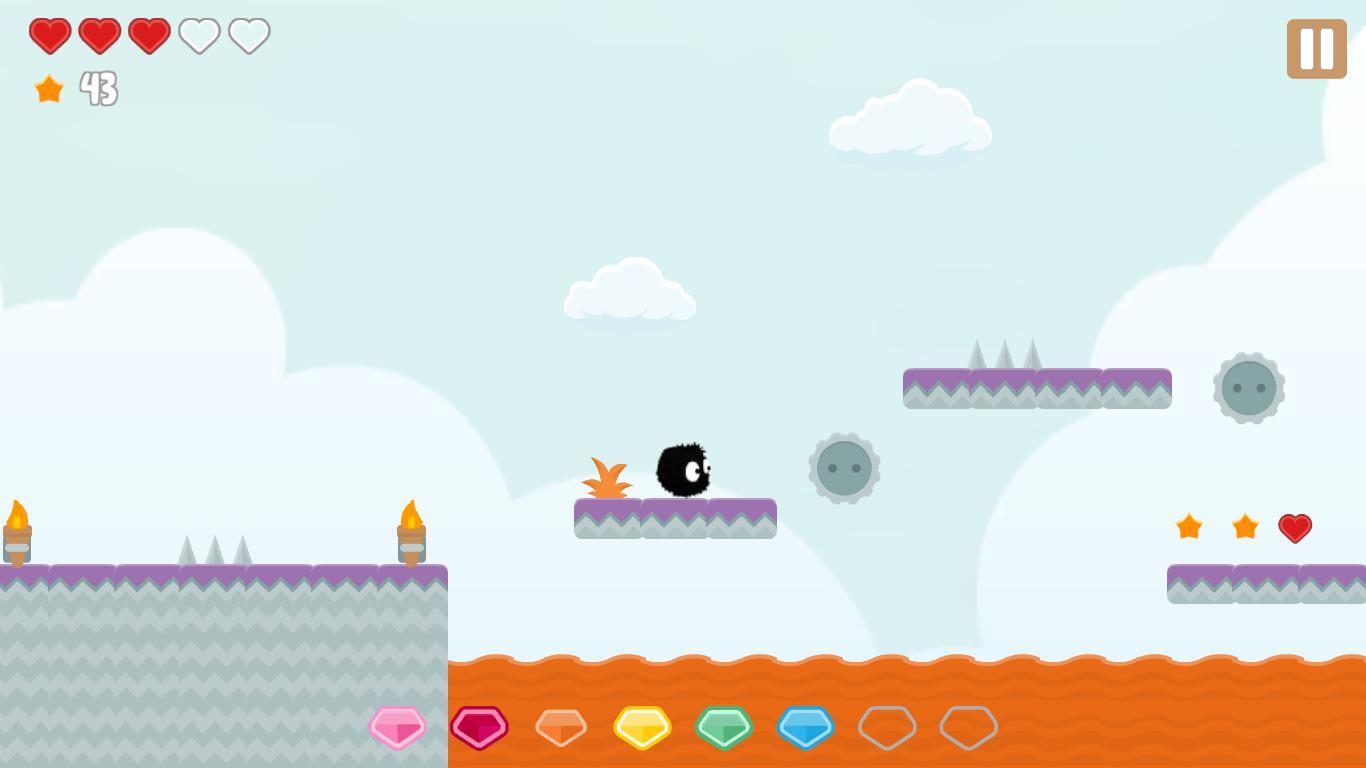Click the rightmost empty gem outline slot

(967, 728)
